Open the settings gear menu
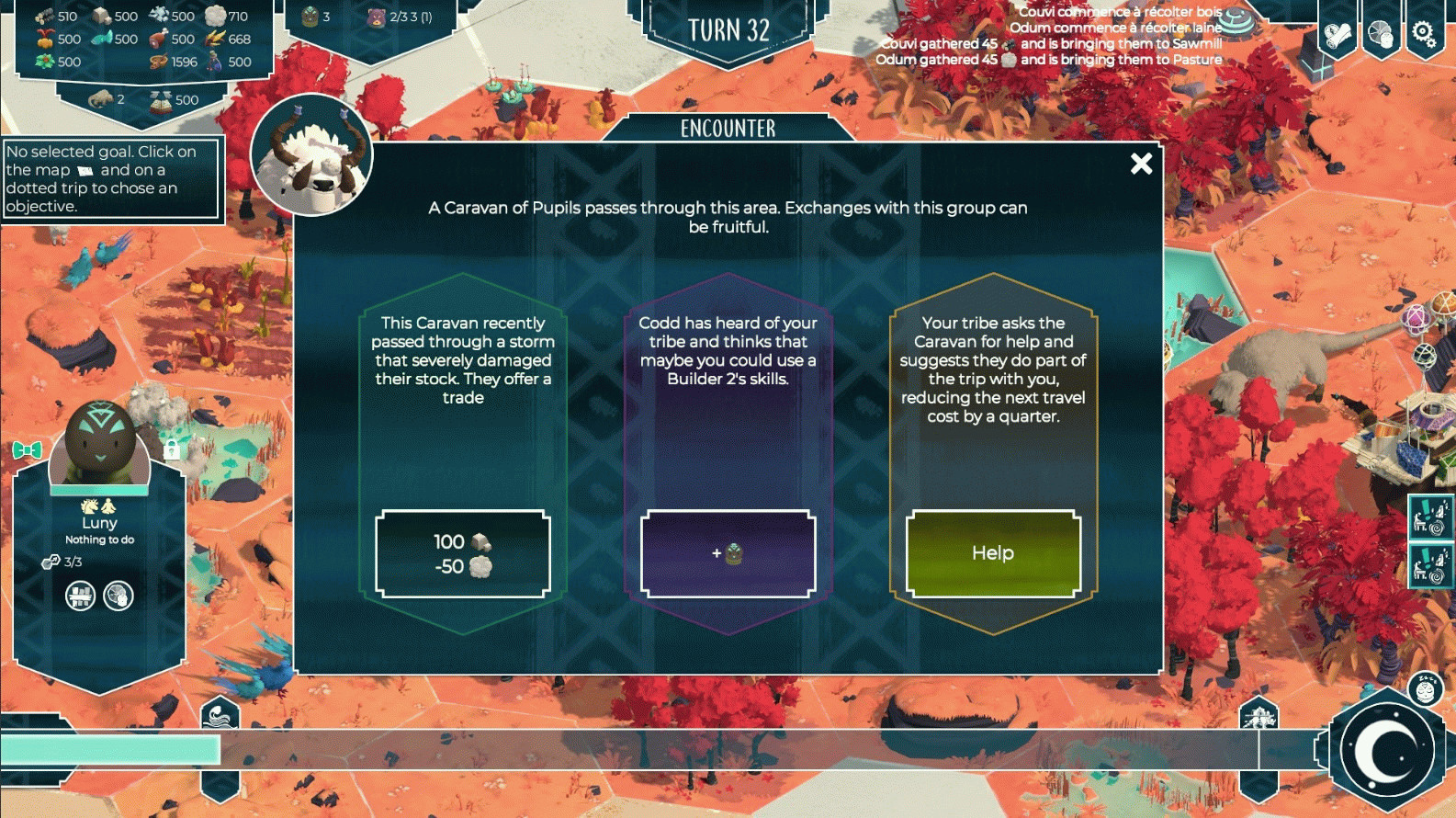The image size is (1456, 818). point(1423,35)
